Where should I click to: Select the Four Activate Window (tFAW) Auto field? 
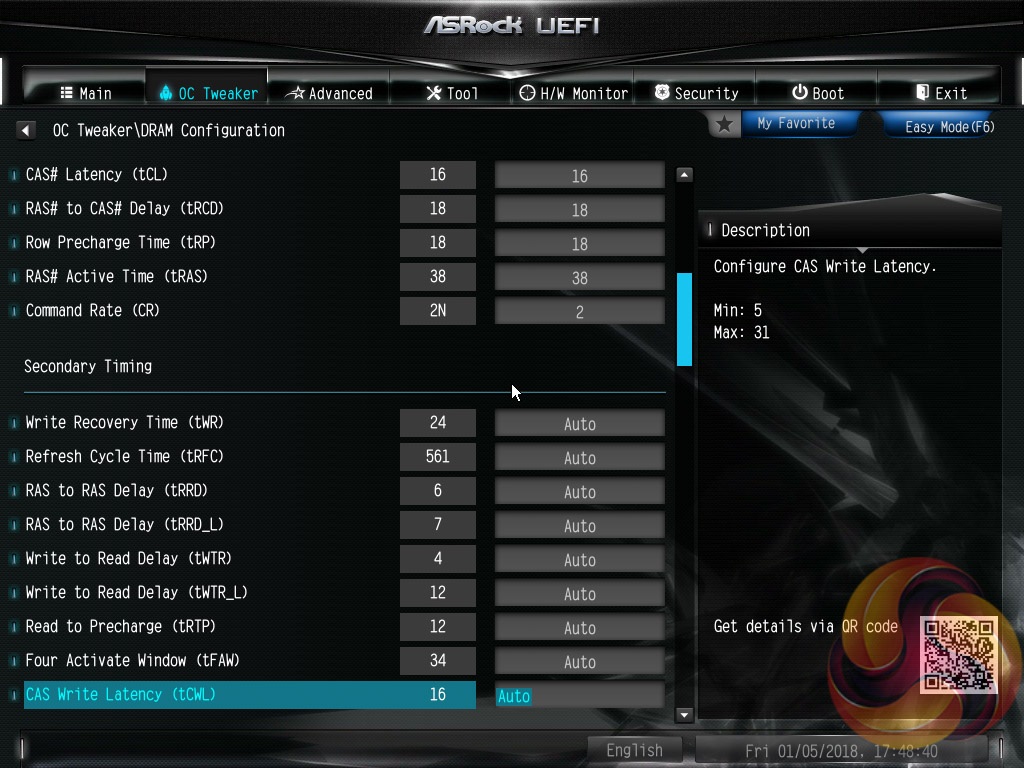tap(579, 662)
